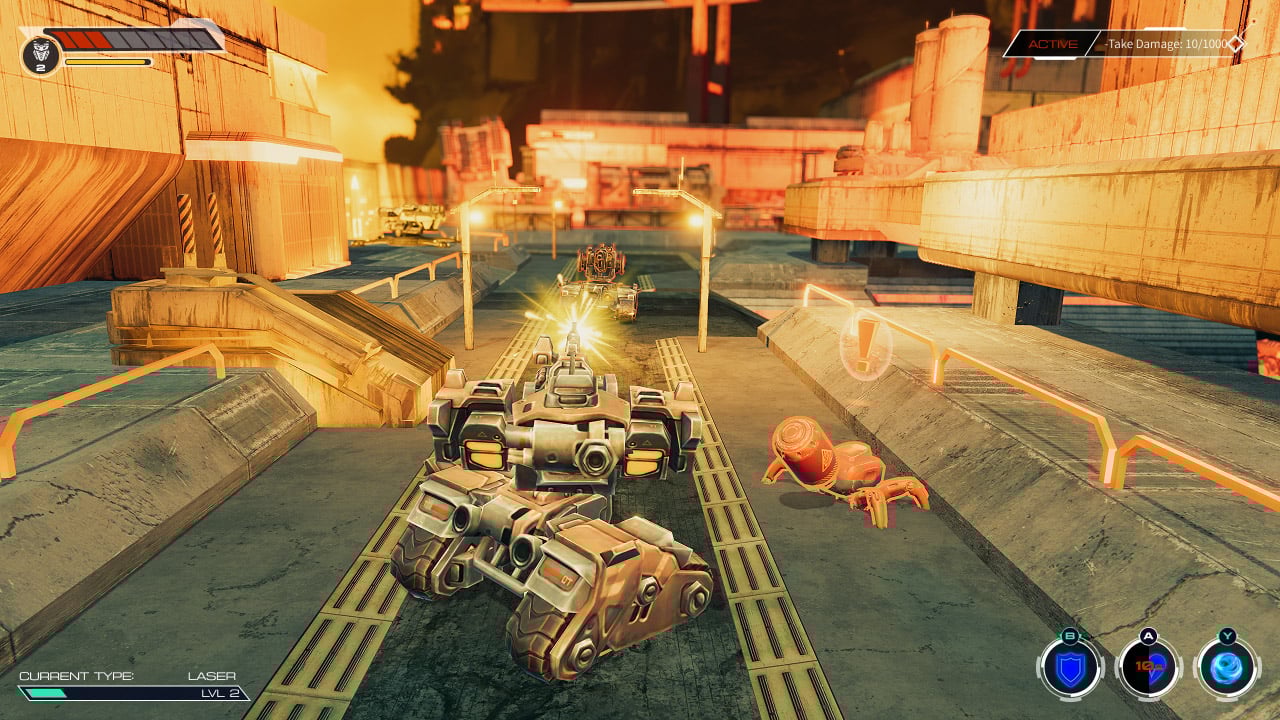Screen dimensions: 1280x720
Task: Click the ACTIVE tab on the objective banner
Action: click(x=1053, y=44)
